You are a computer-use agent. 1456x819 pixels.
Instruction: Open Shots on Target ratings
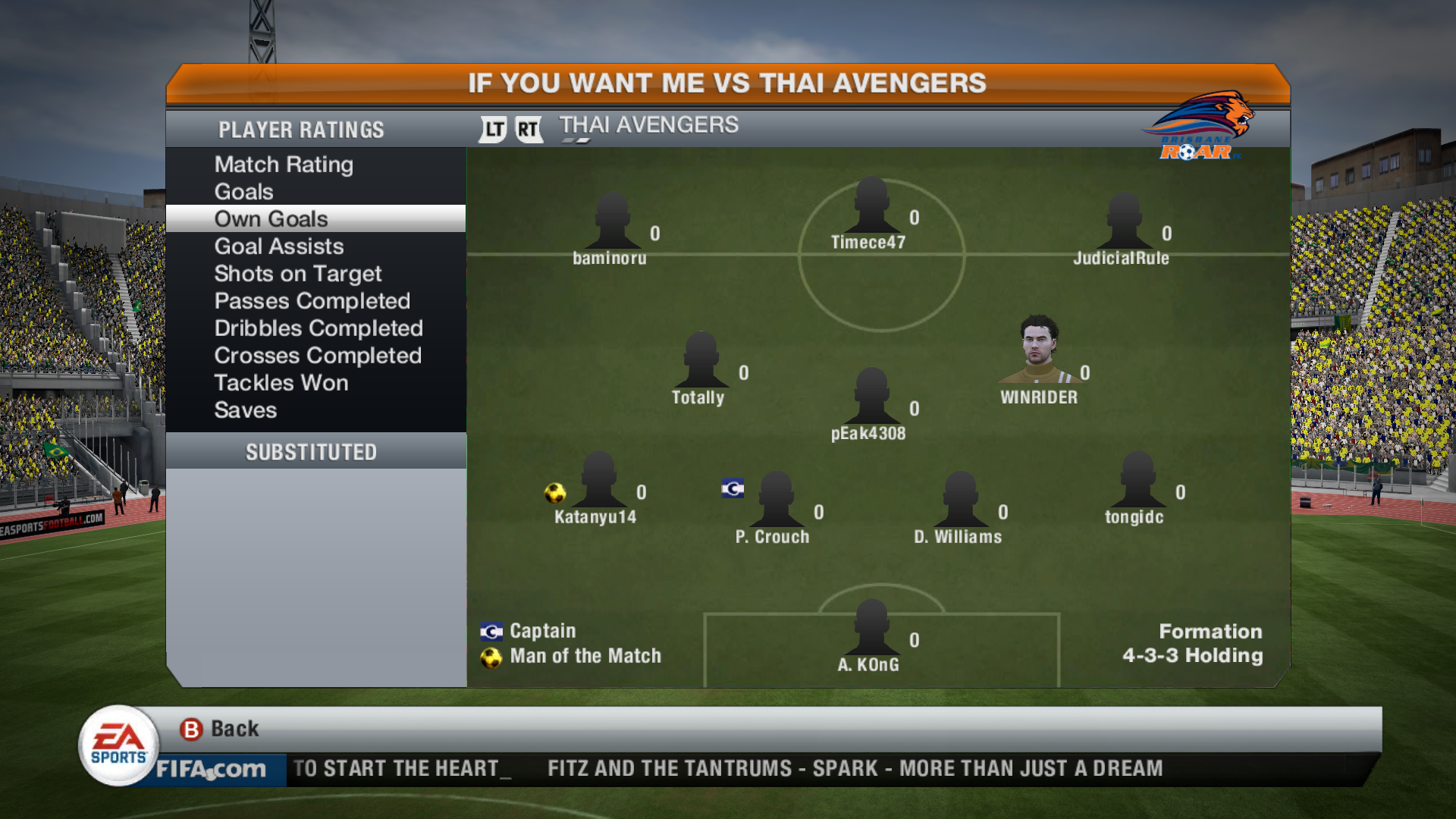click(x=297, y=274)
